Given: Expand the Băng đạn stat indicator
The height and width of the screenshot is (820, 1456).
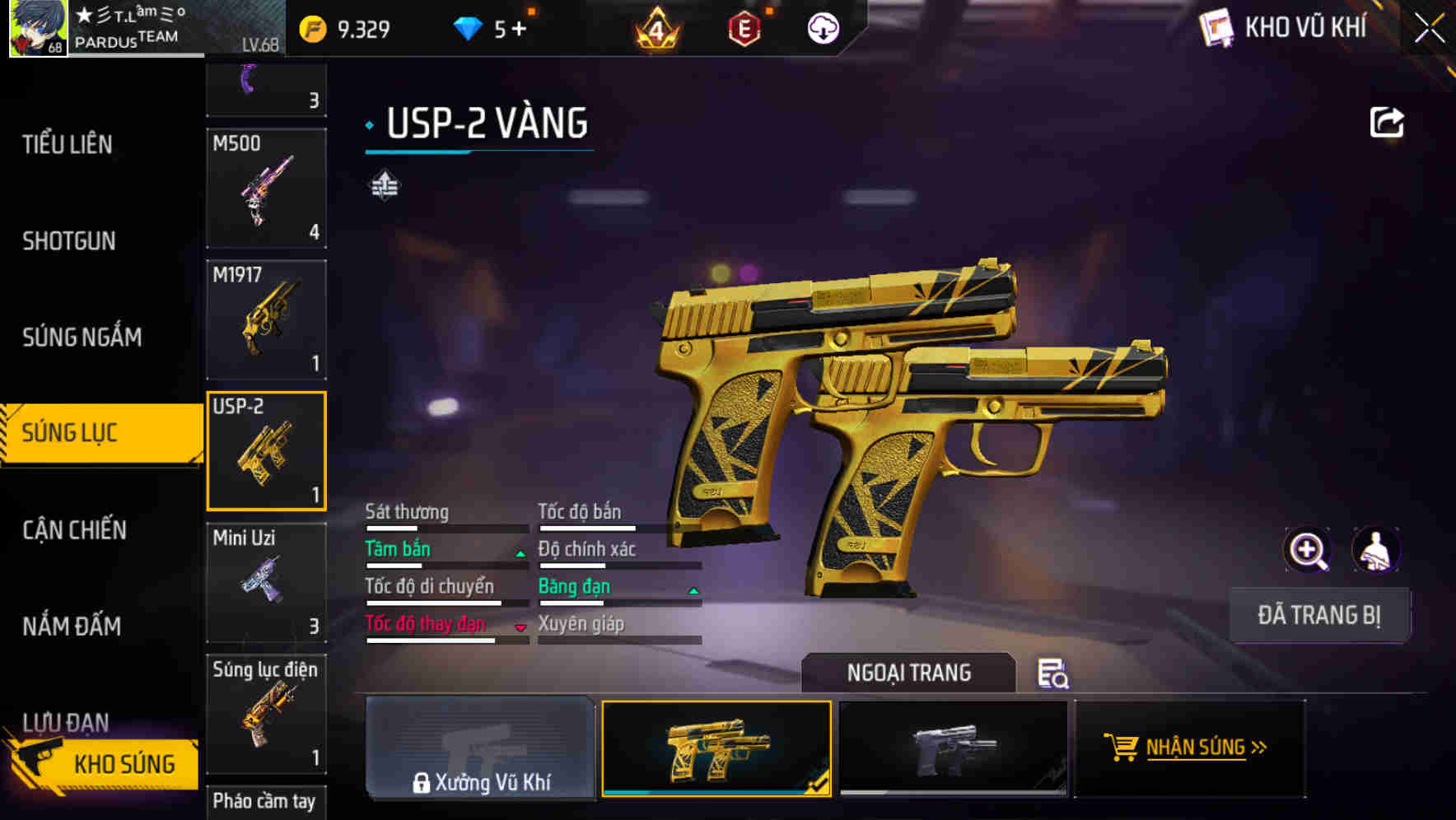Looking at the screenshot, I should pos(693,590).
